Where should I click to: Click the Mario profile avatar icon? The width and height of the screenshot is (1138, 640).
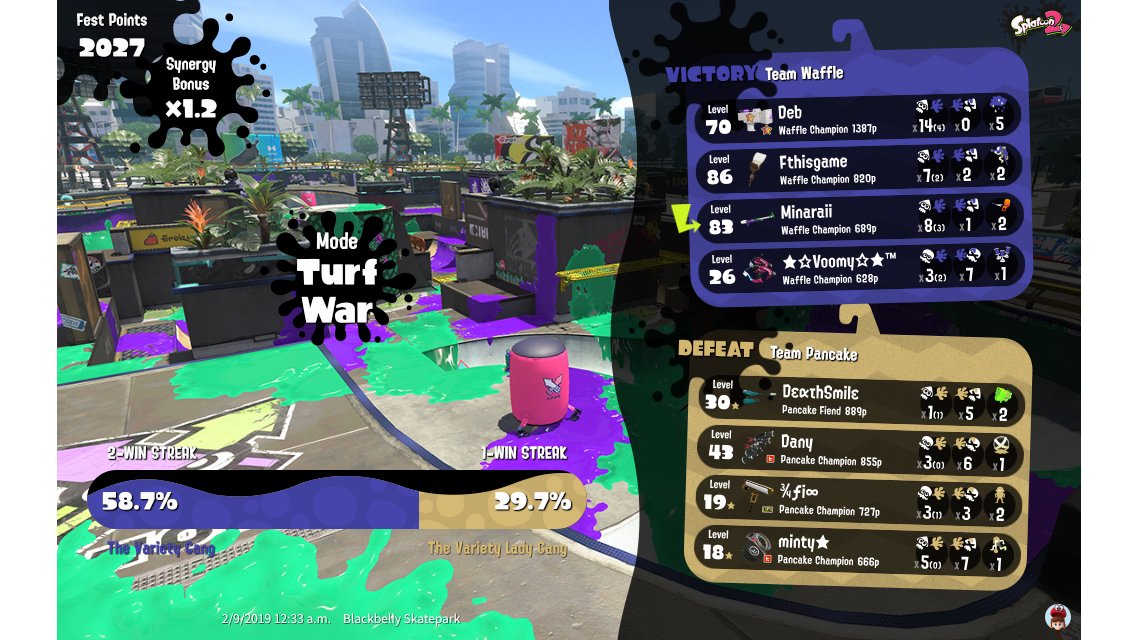[1057, 616]
